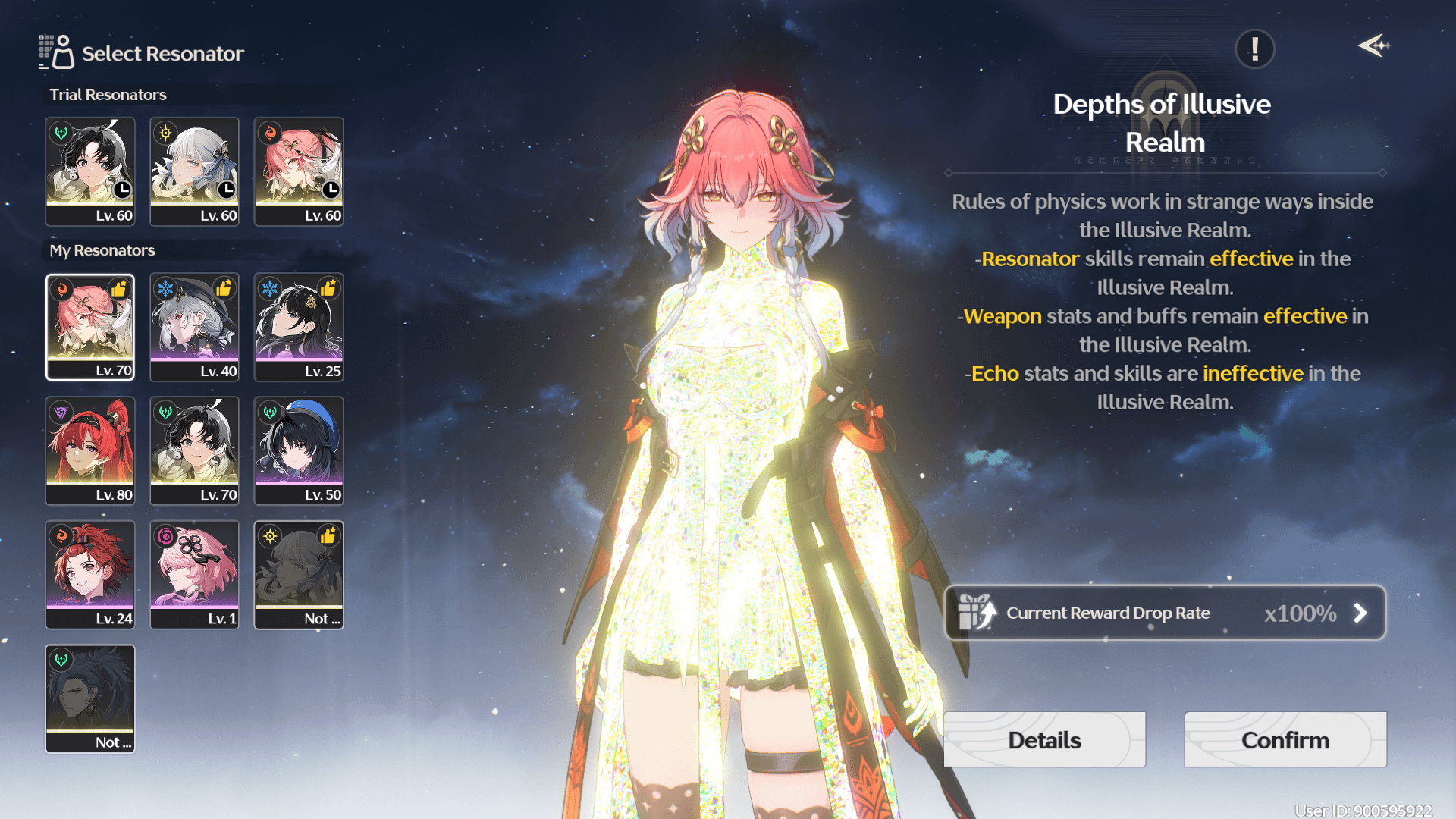The height and width of the screenshot is (819, 1456).
Task: Choose the Lv. 80 red-haired Resonator
Action: (x=90, y=450)
